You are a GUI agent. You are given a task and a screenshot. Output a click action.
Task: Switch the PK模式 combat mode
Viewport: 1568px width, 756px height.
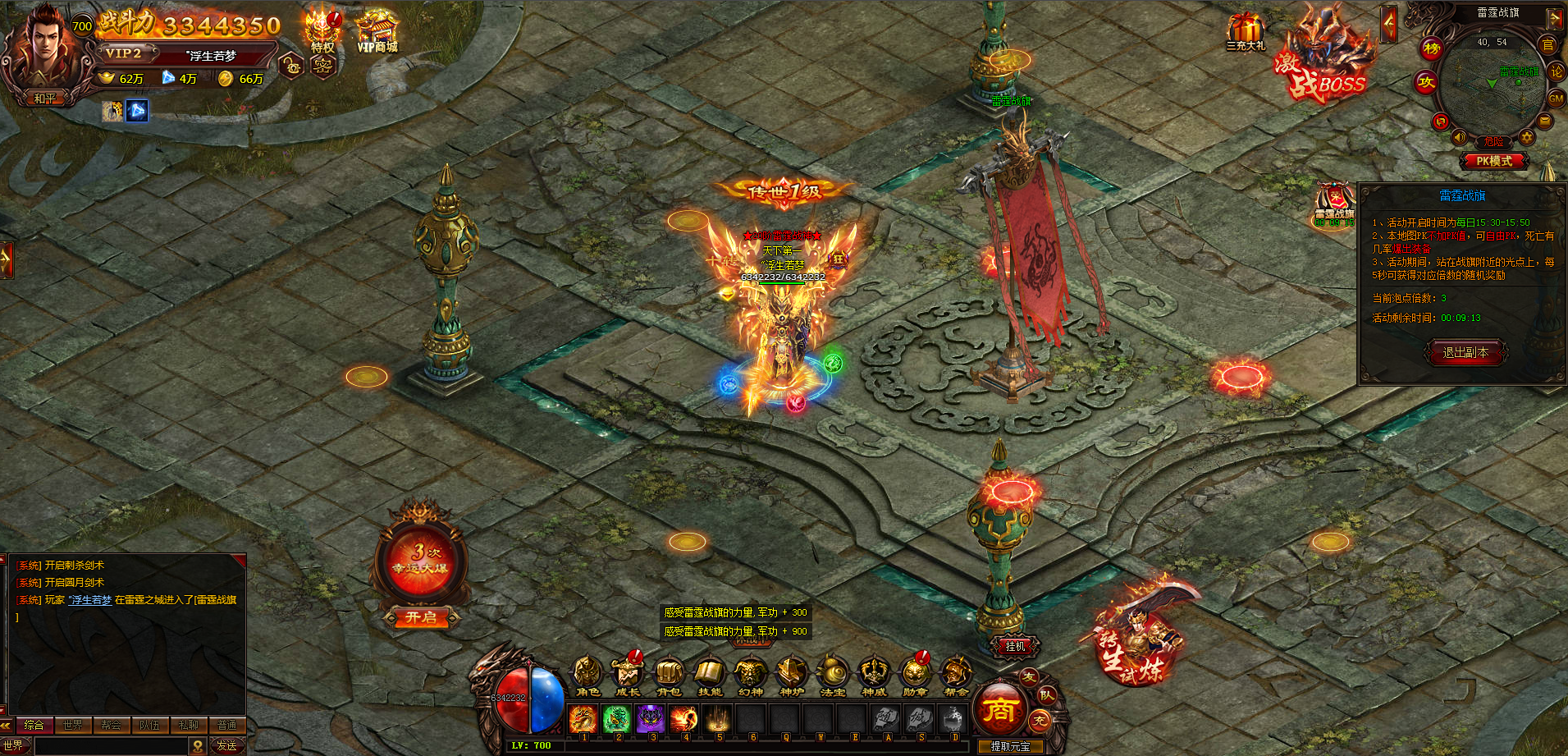pyautogui.click(x=1493, y=162)
